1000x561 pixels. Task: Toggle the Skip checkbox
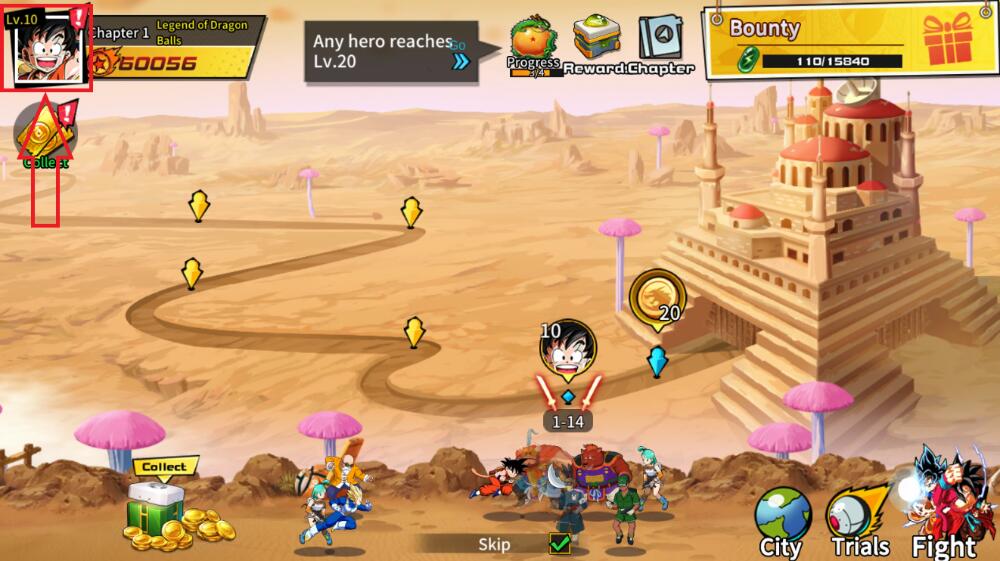pyautogui.click(x=560, y=544)
